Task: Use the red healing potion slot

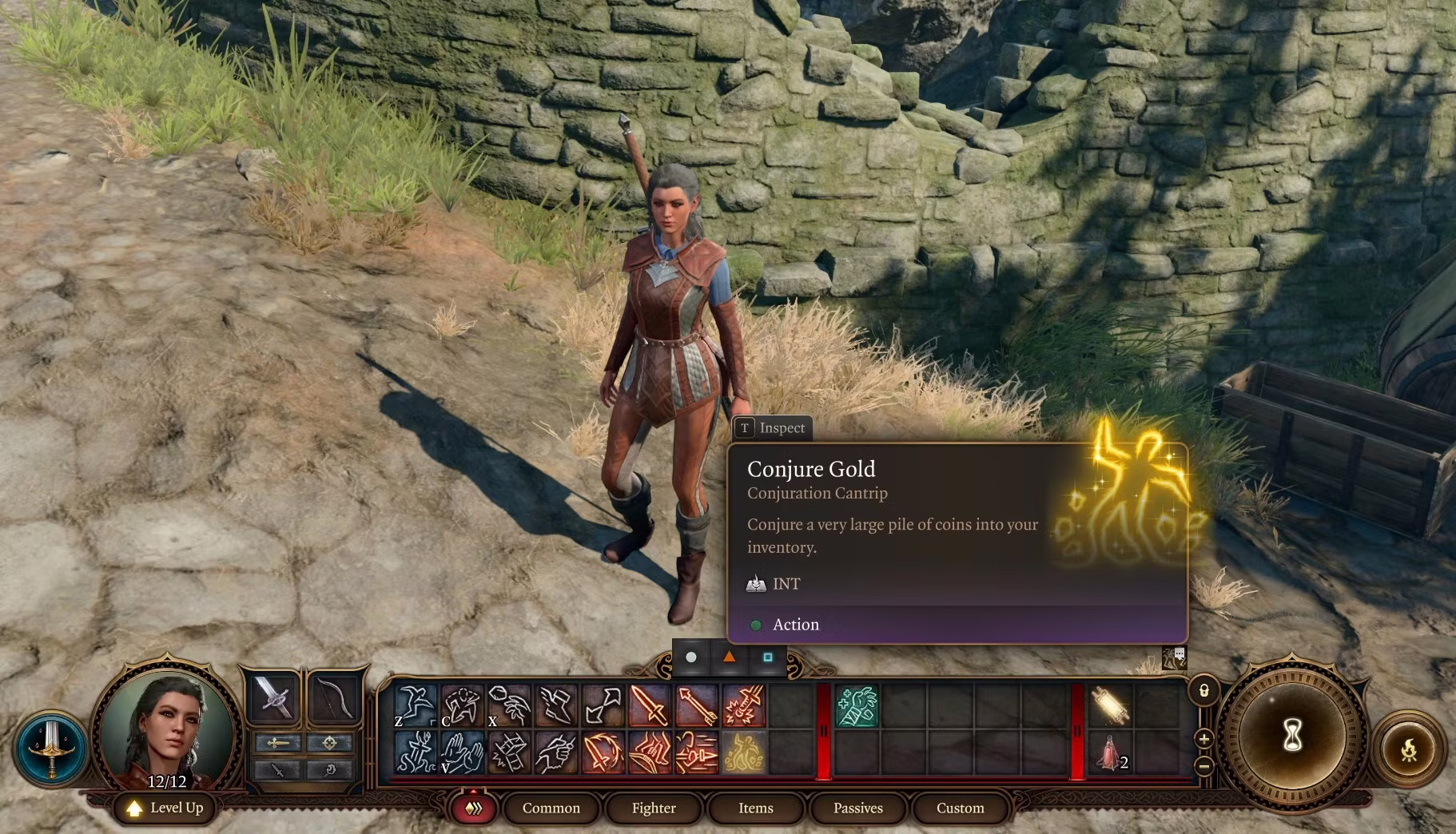Action: (x=1111, y=753)
